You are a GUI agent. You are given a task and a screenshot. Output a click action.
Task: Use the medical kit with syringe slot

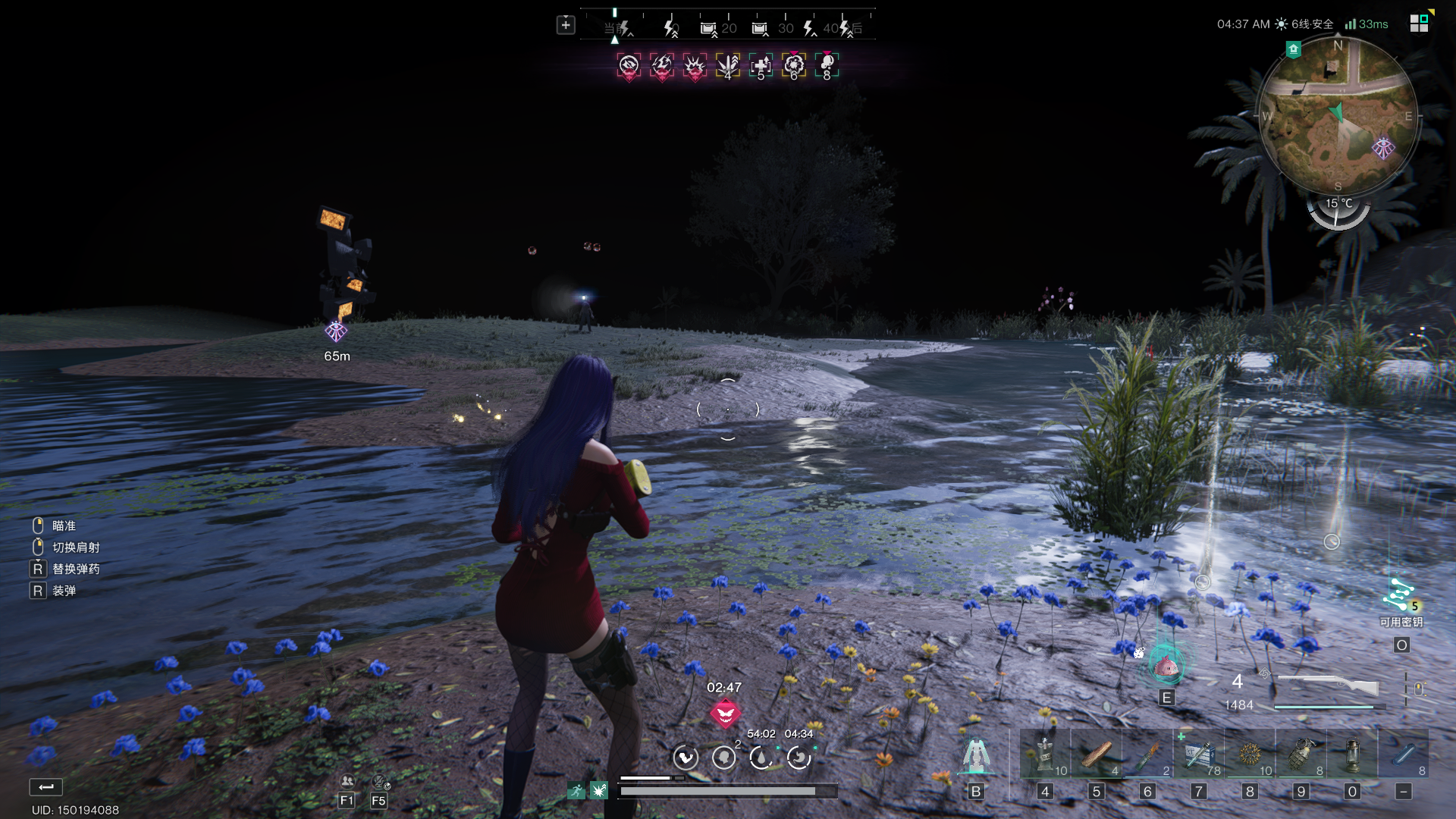pos(1199,755)
